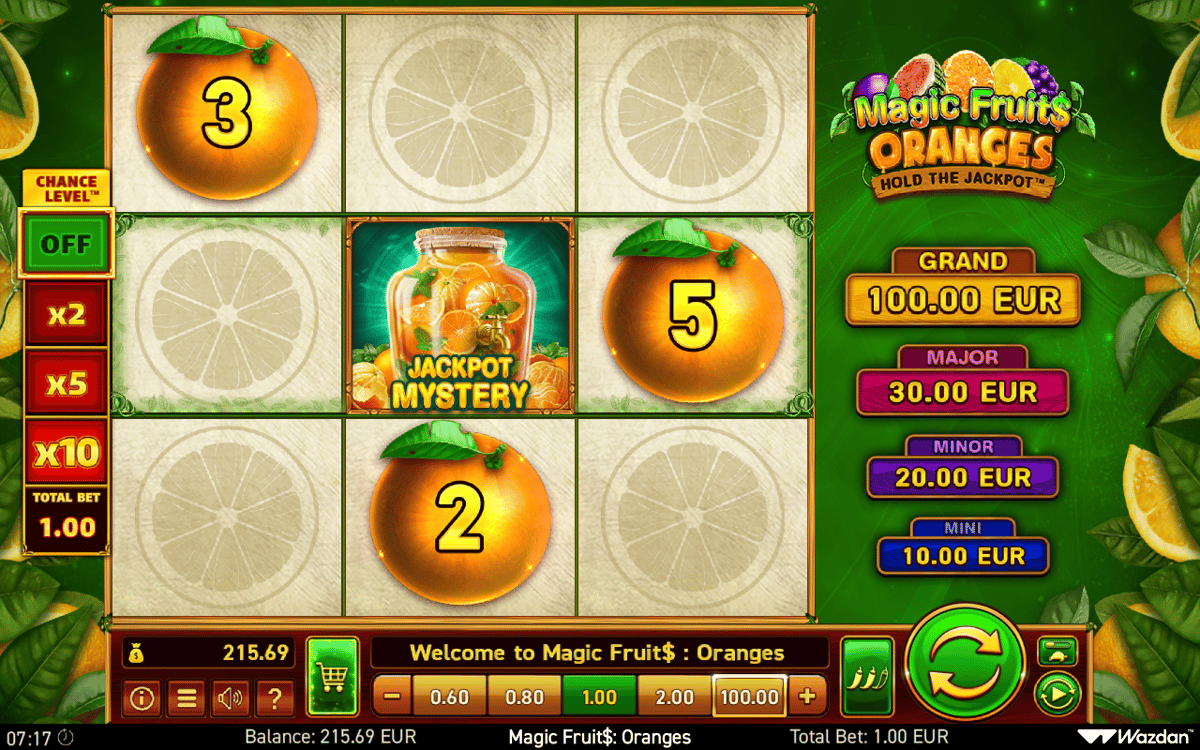
Task: Activate the x10 chance level
Action: [x=66, y=454]
